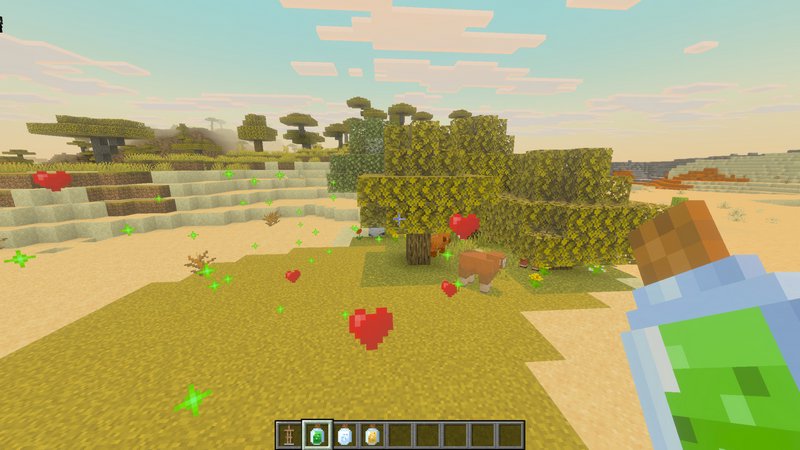Select the armor stand hotbar slot
800x450 pixels.
click(x=289, y=435)
